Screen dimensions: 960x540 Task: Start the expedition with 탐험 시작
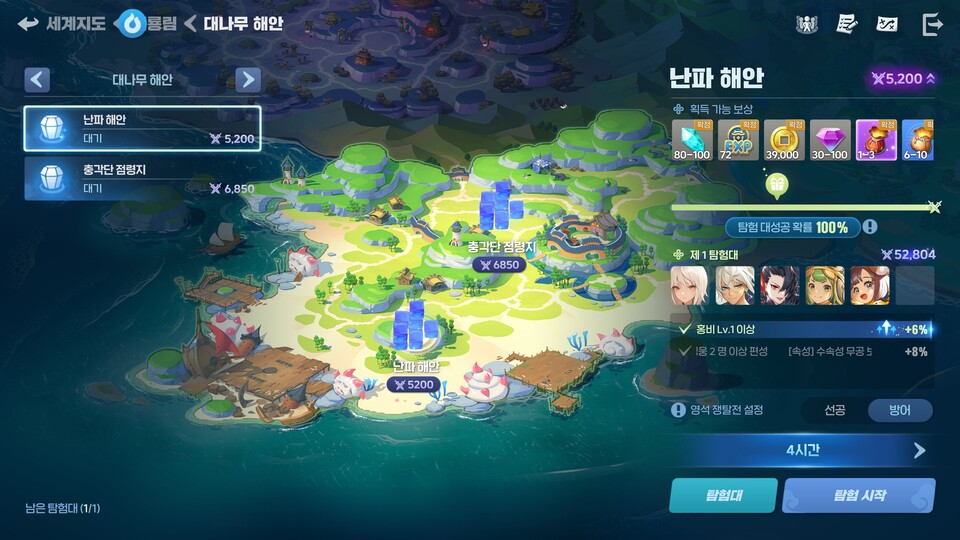pos(858,494)
